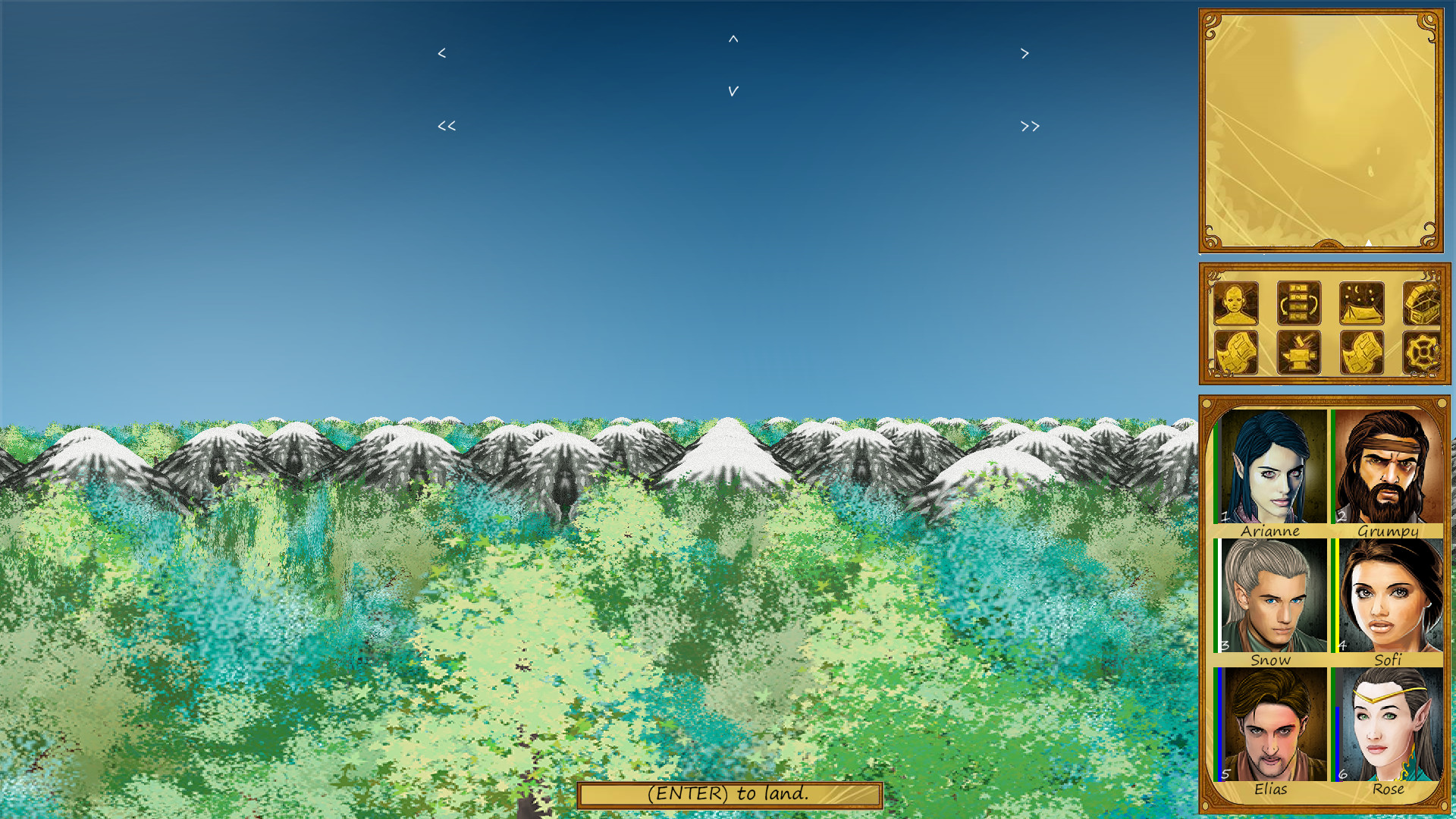Turn left using the single left arrow
1456x819 pixels.
pyautogui.click(x=441, y=53)
